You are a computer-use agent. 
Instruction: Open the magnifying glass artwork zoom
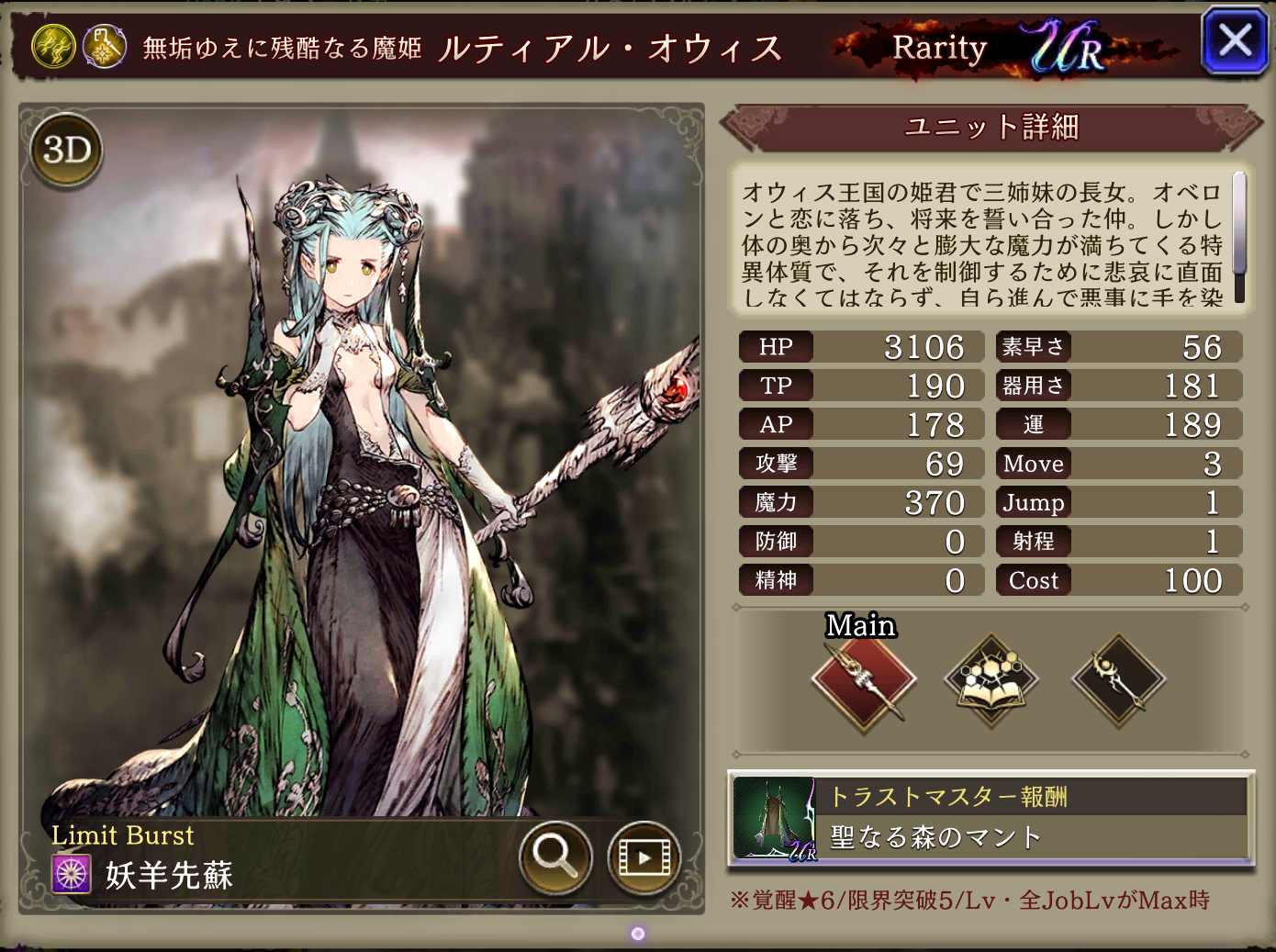[x=554, y=857]
